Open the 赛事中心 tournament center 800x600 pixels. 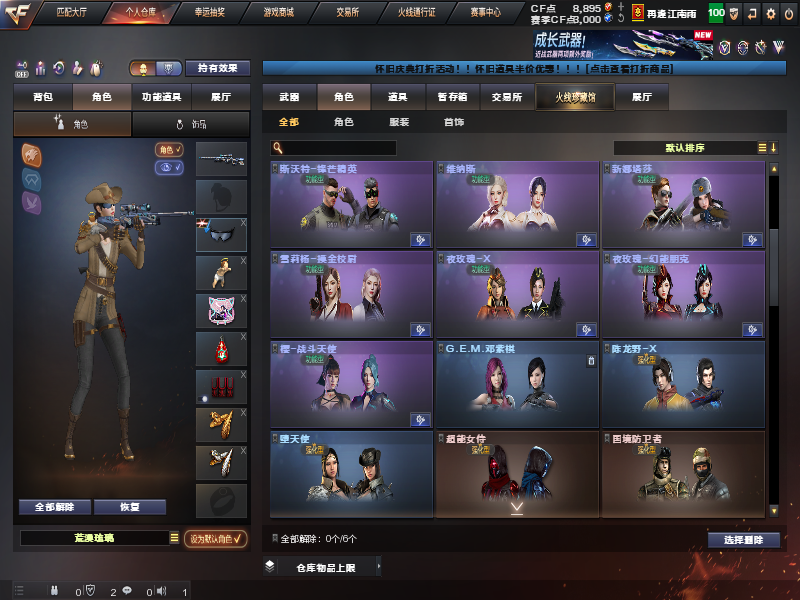pos(485,14)
